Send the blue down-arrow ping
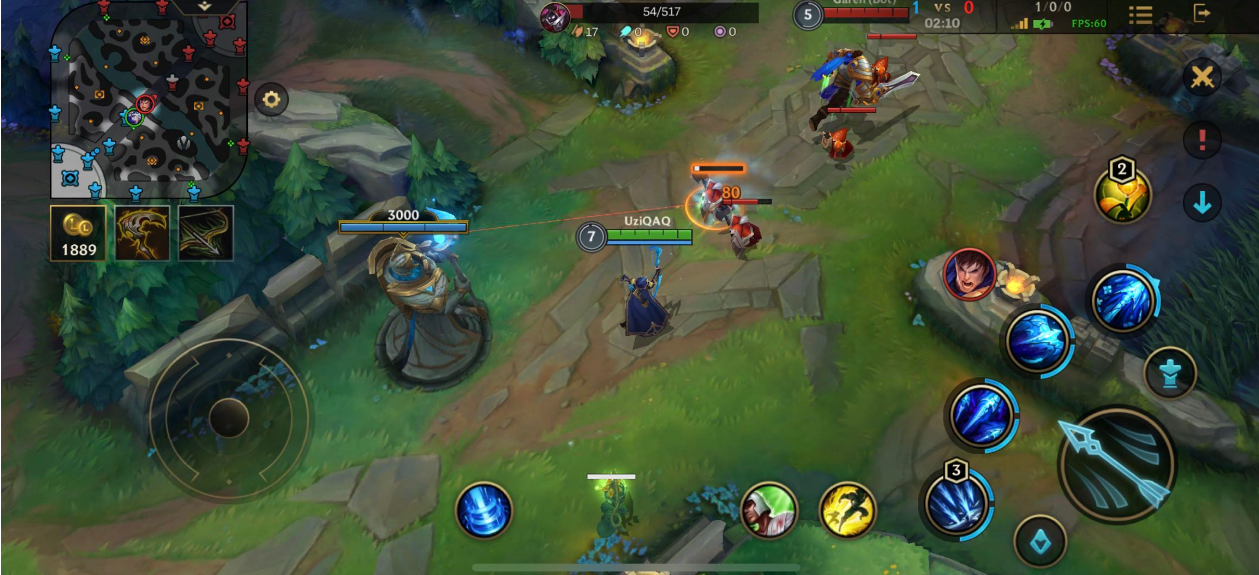The height and width of the screenshot is (575, 1259). point(1202,203)
